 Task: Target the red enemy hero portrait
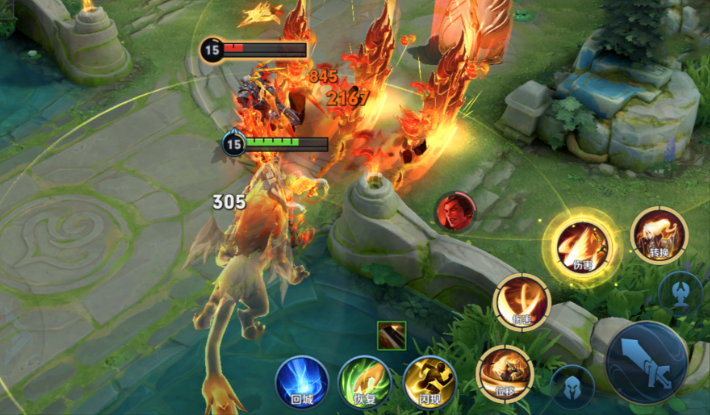click(x=455, y=211)
